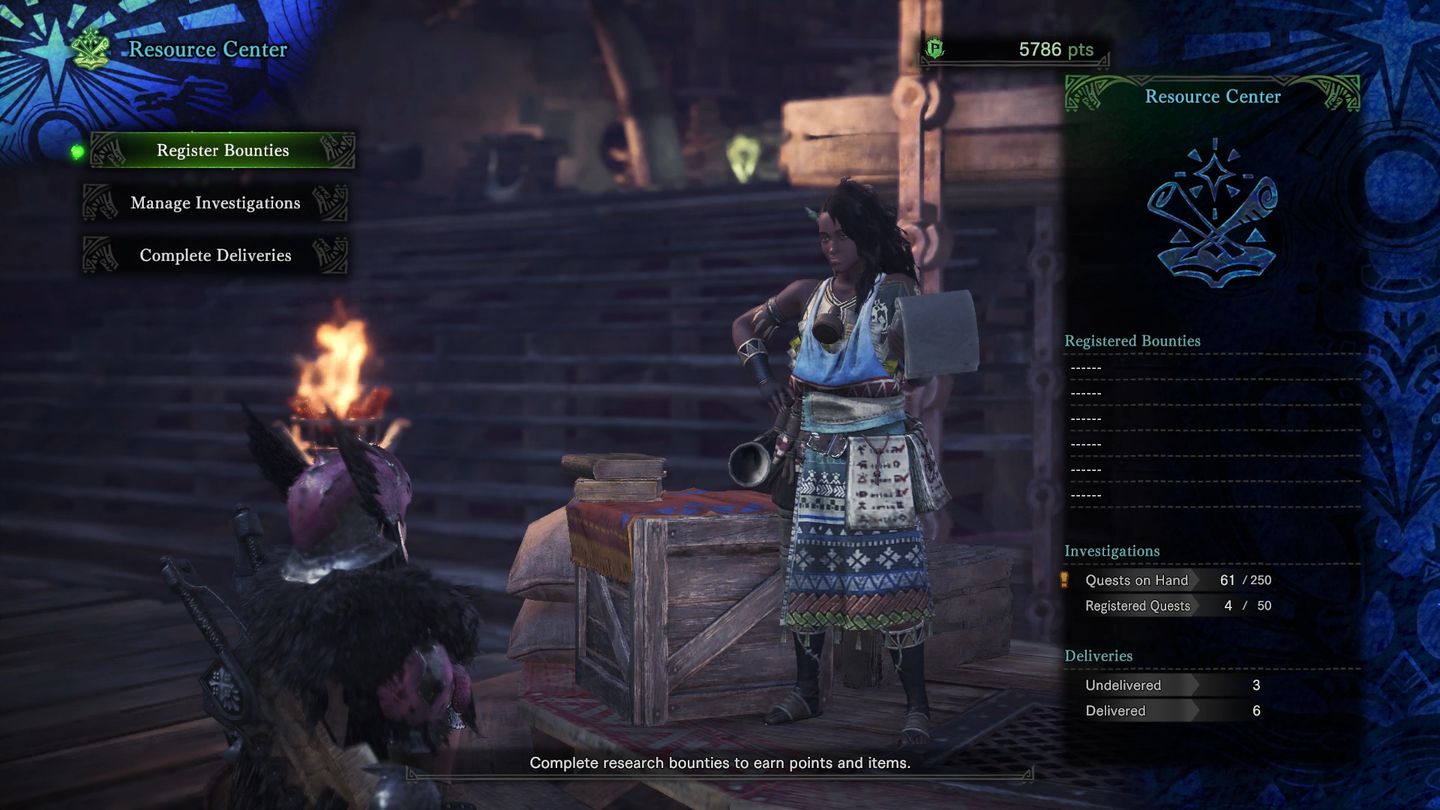Open Manage Investigations

(x=215, y=203)
